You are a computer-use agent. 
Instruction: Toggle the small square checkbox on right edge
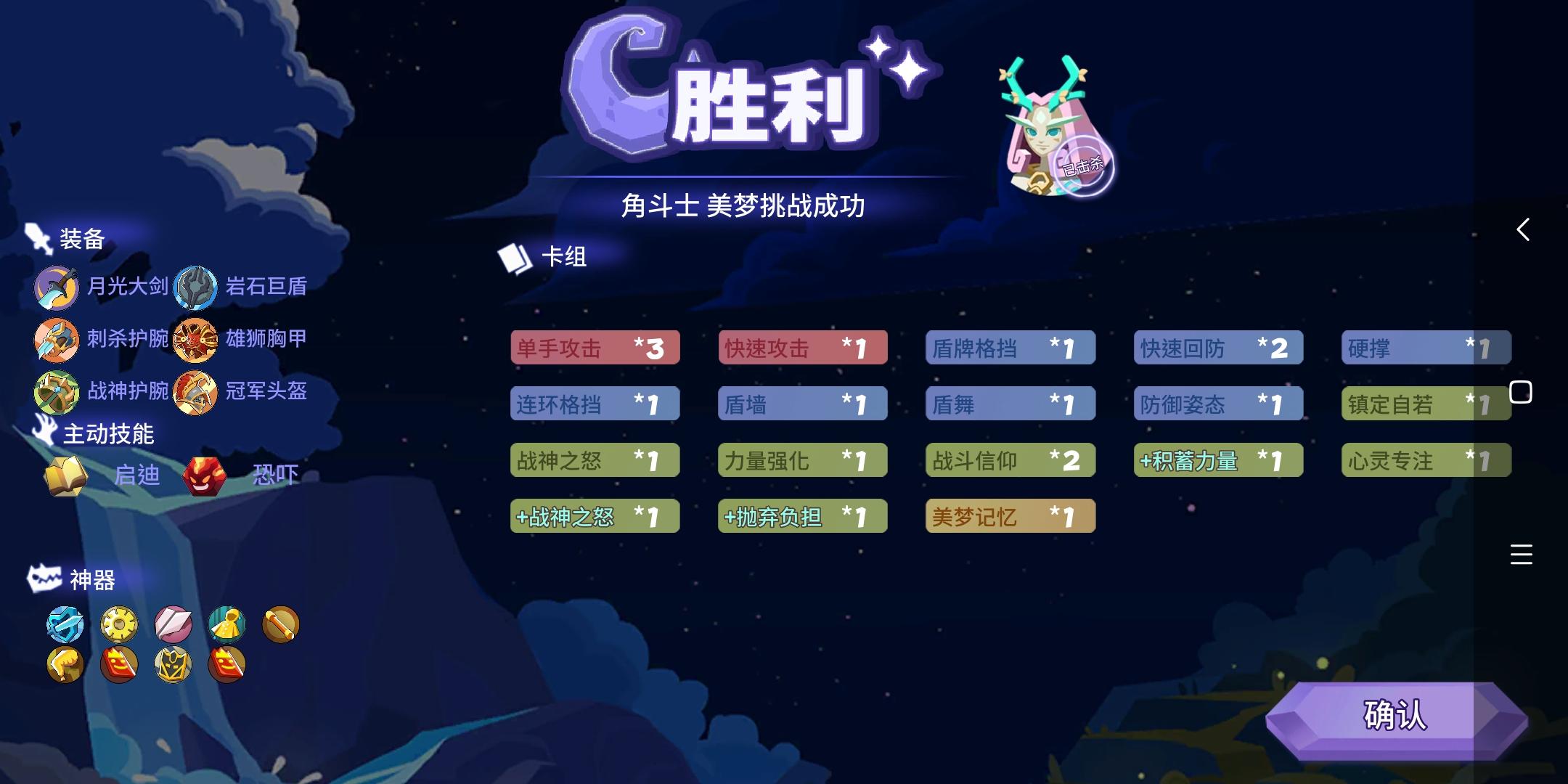coord(1522,391)
